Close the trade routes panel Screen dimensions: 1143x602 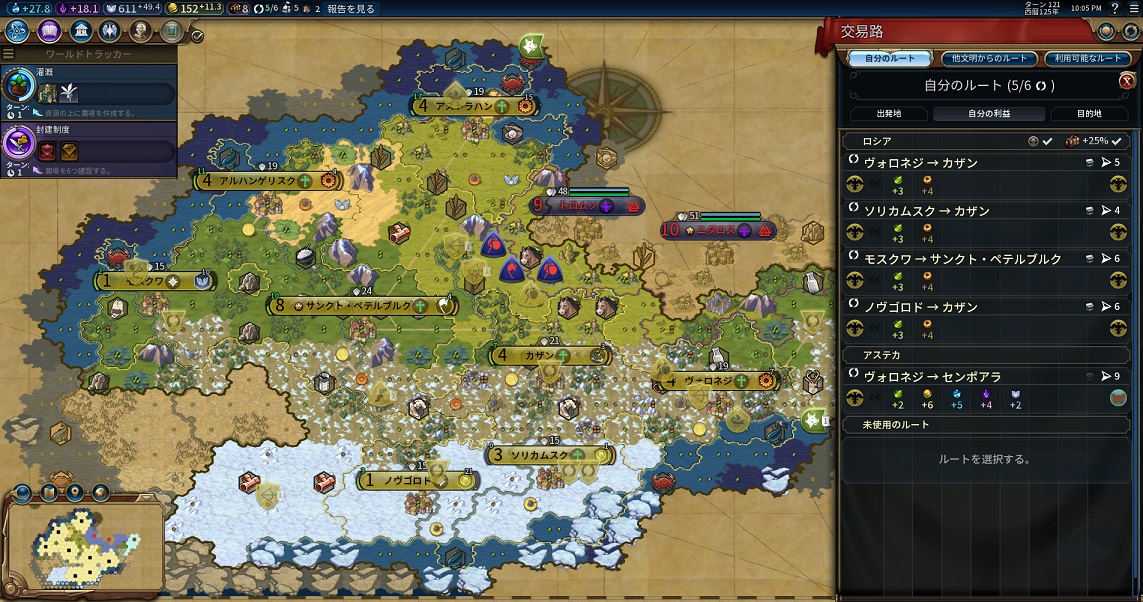click(x=1126, y=81)
